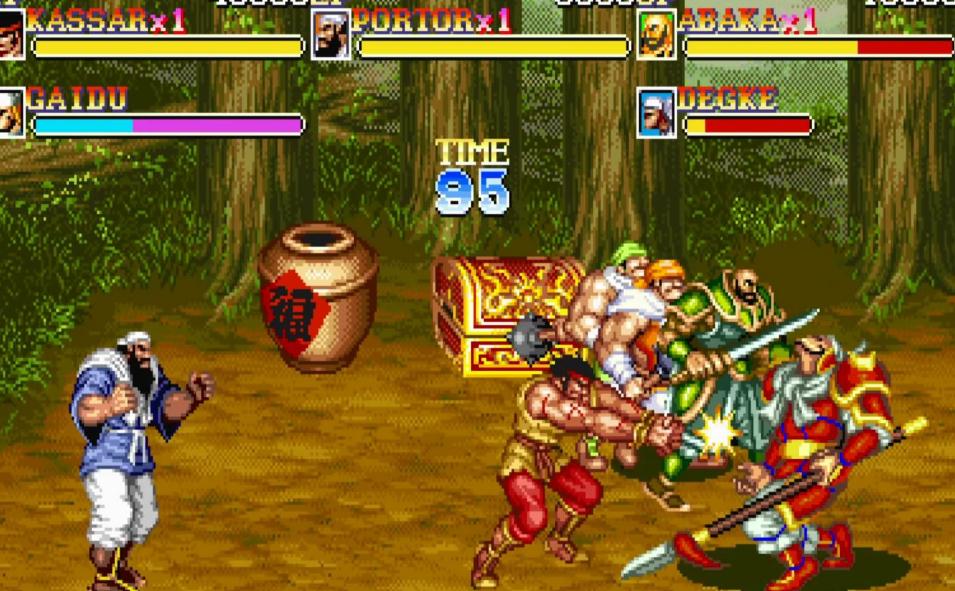Click Kassar's player portrait
This screenshot has height=591, width=955.
coord(10,34)
